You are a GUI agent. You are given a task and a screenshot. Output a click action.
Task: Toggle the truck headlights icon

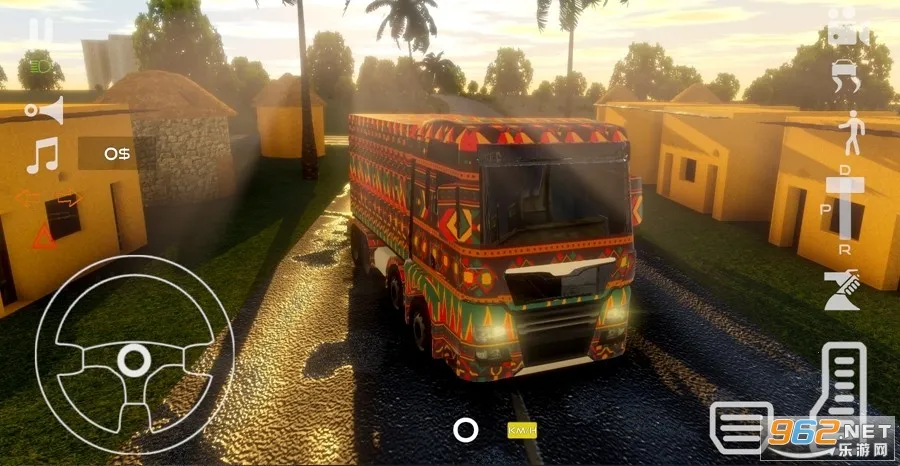[x=42, y=68]
